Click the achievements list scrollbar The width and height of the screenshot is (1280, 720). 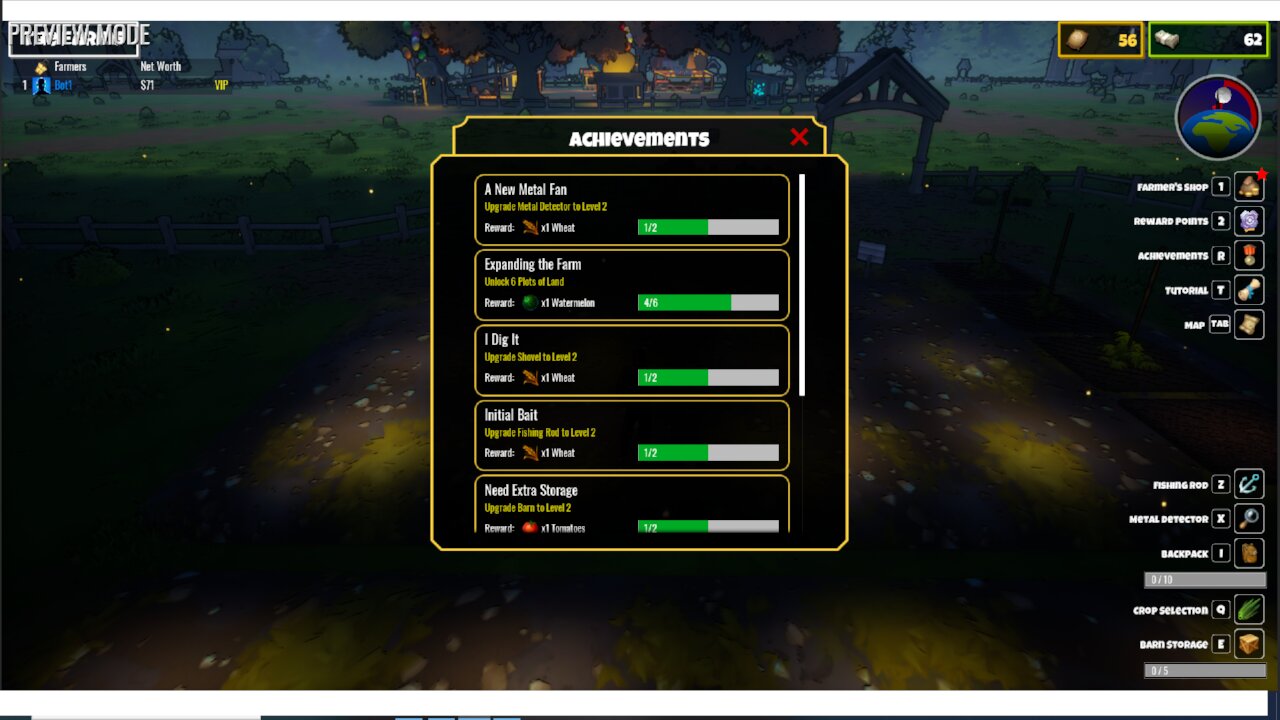coord(802,285)
